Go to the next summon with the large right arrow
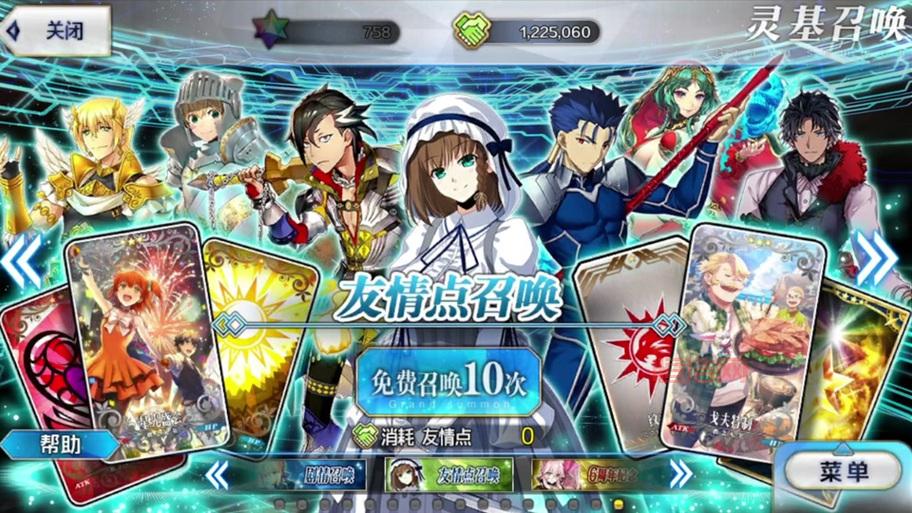The height and width of the screenshot is (513, 912). pos(877,260)
